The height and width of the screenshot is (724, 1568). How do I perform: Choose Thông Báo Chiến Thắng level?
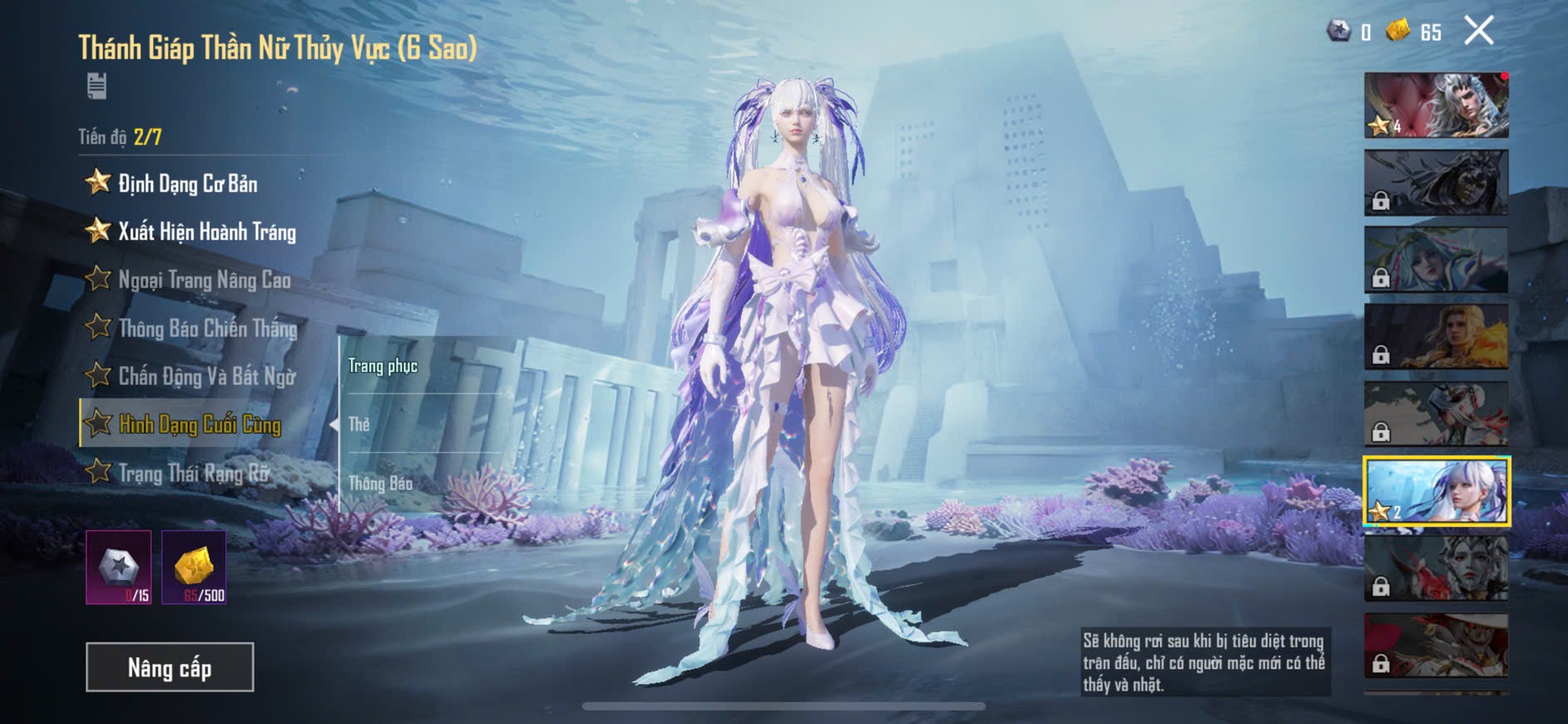(207, 328)
